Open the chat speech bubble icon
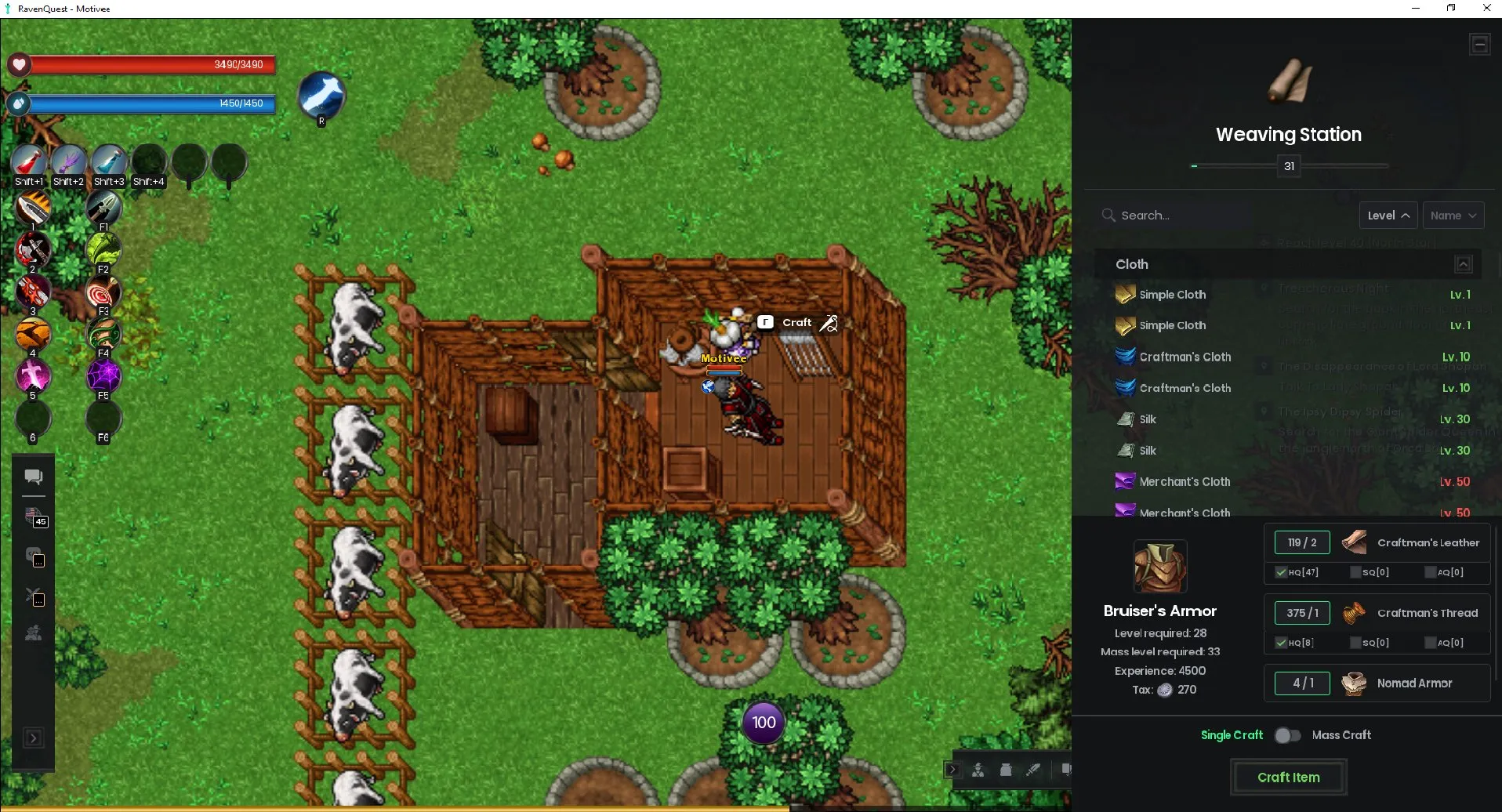The image size is (1502, 812). pyautogui.click(x=33, y=475)
